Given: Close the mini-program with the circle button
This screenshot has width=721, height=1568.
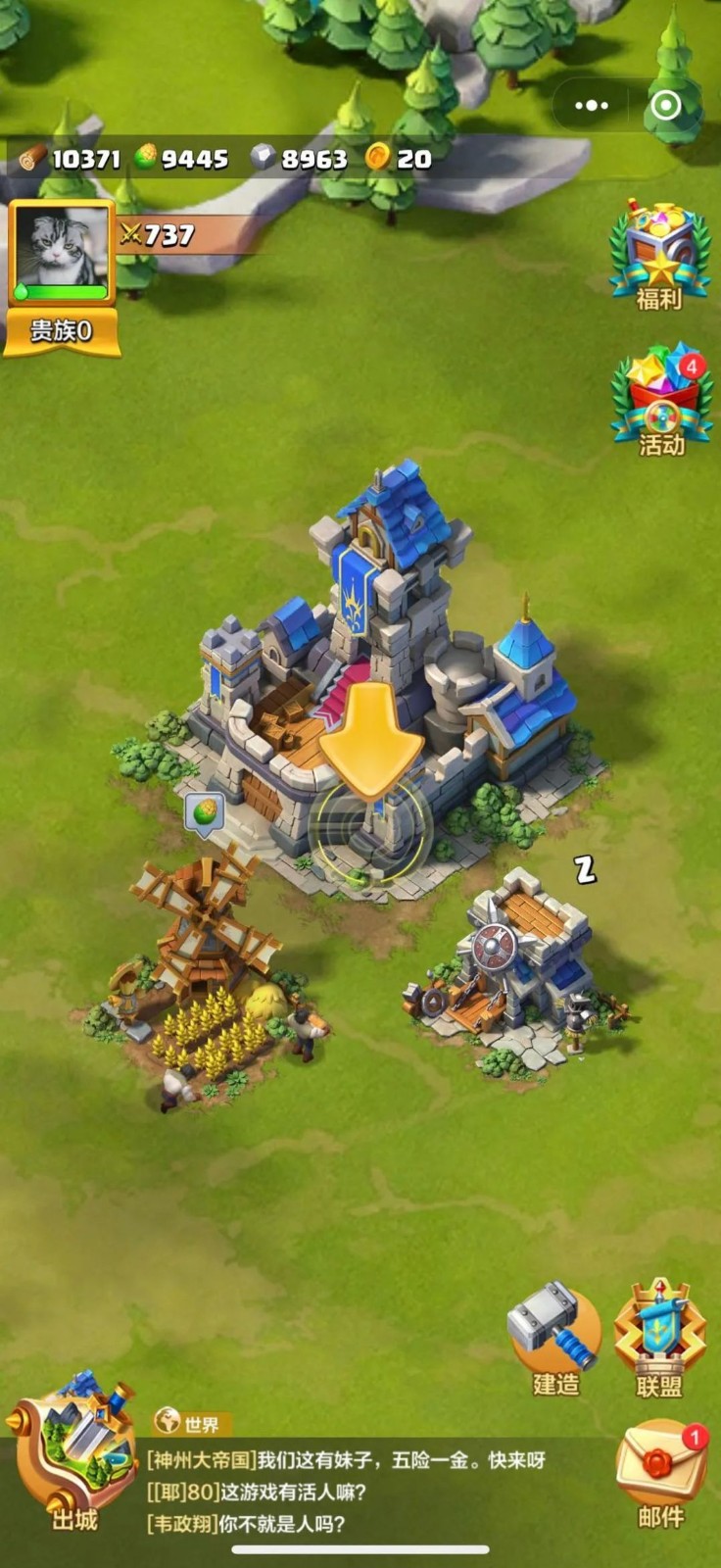Looking at the screenshot, I should point(666,105).
